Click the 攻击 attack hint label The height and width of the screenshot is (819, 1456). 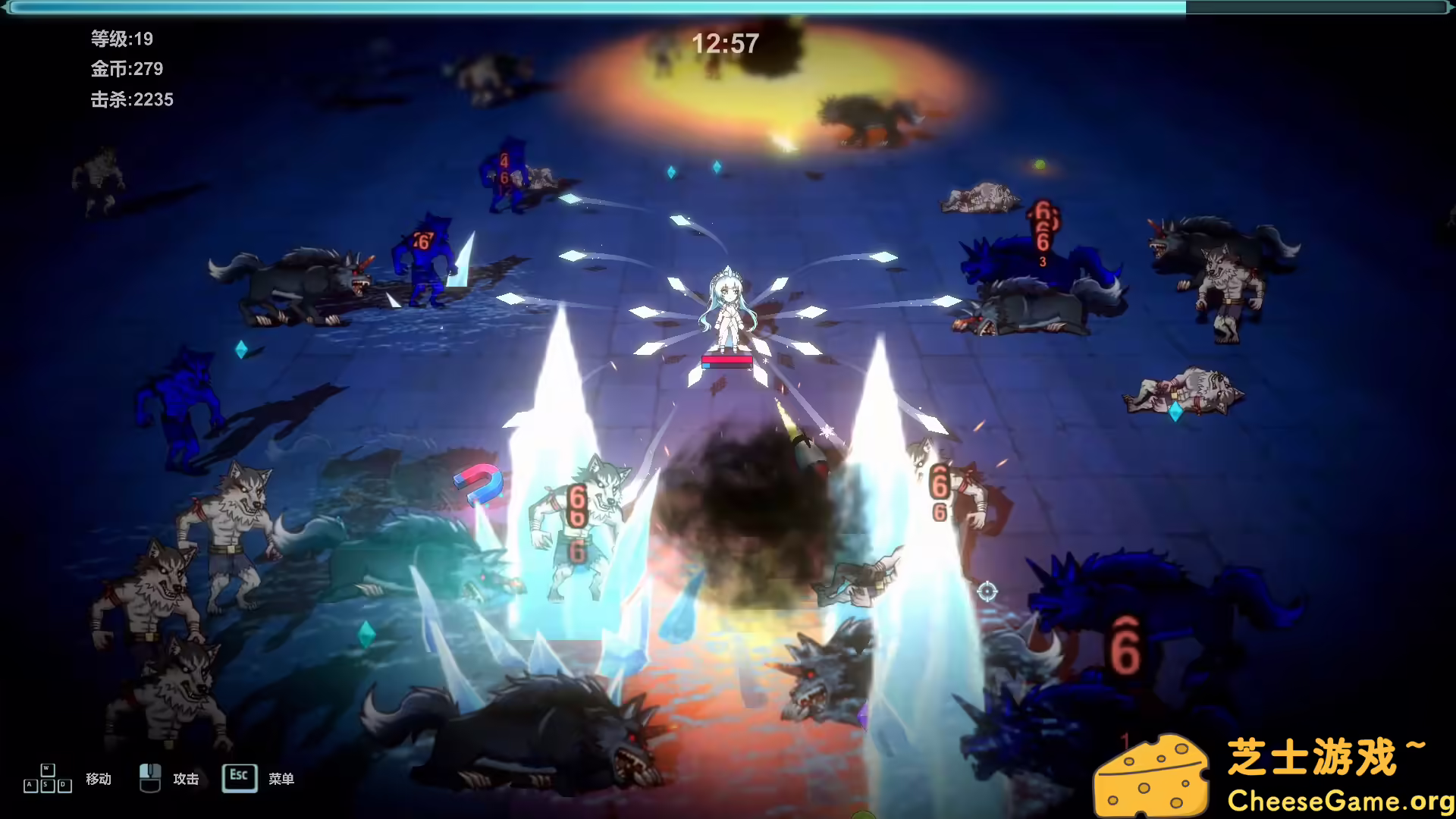(187, 778)
